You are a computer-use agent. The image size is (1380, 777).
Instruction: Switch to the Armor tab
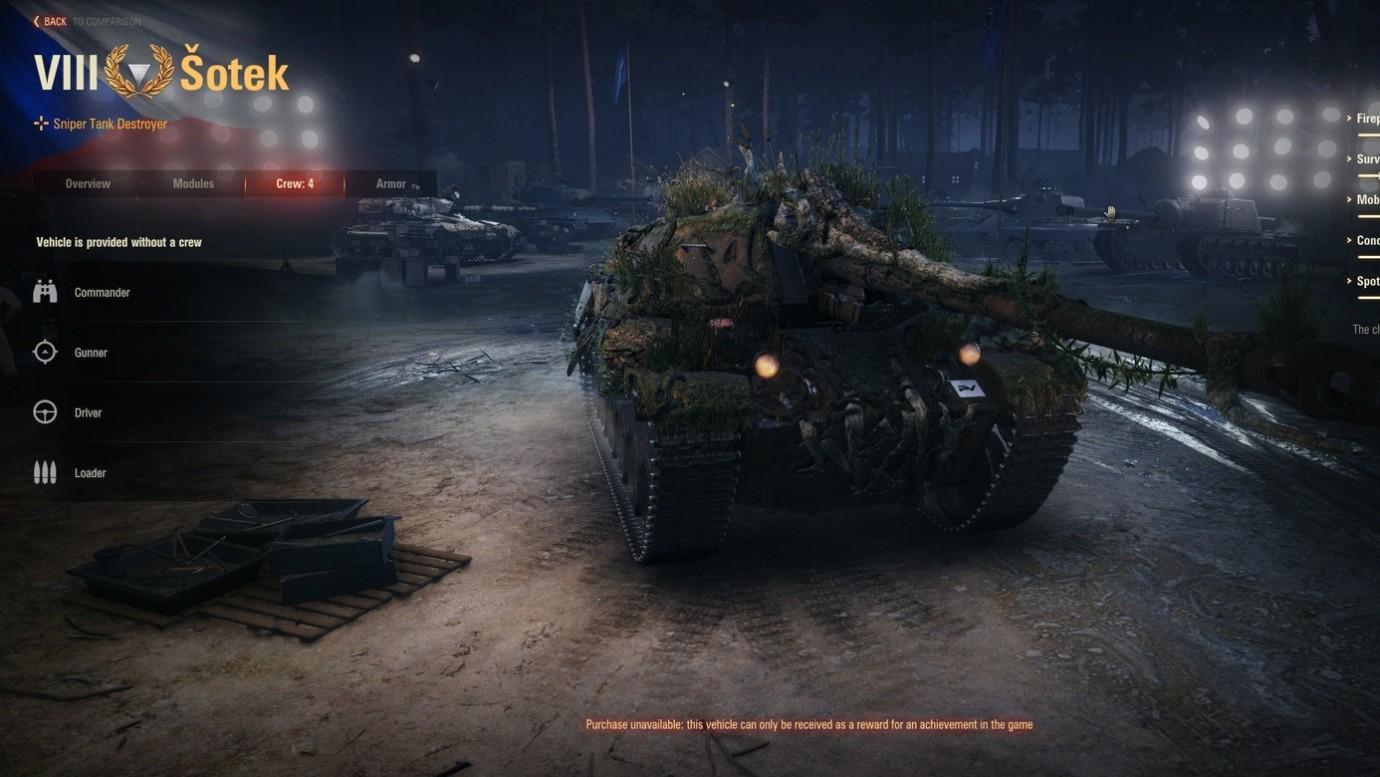(x=390, y=184)
